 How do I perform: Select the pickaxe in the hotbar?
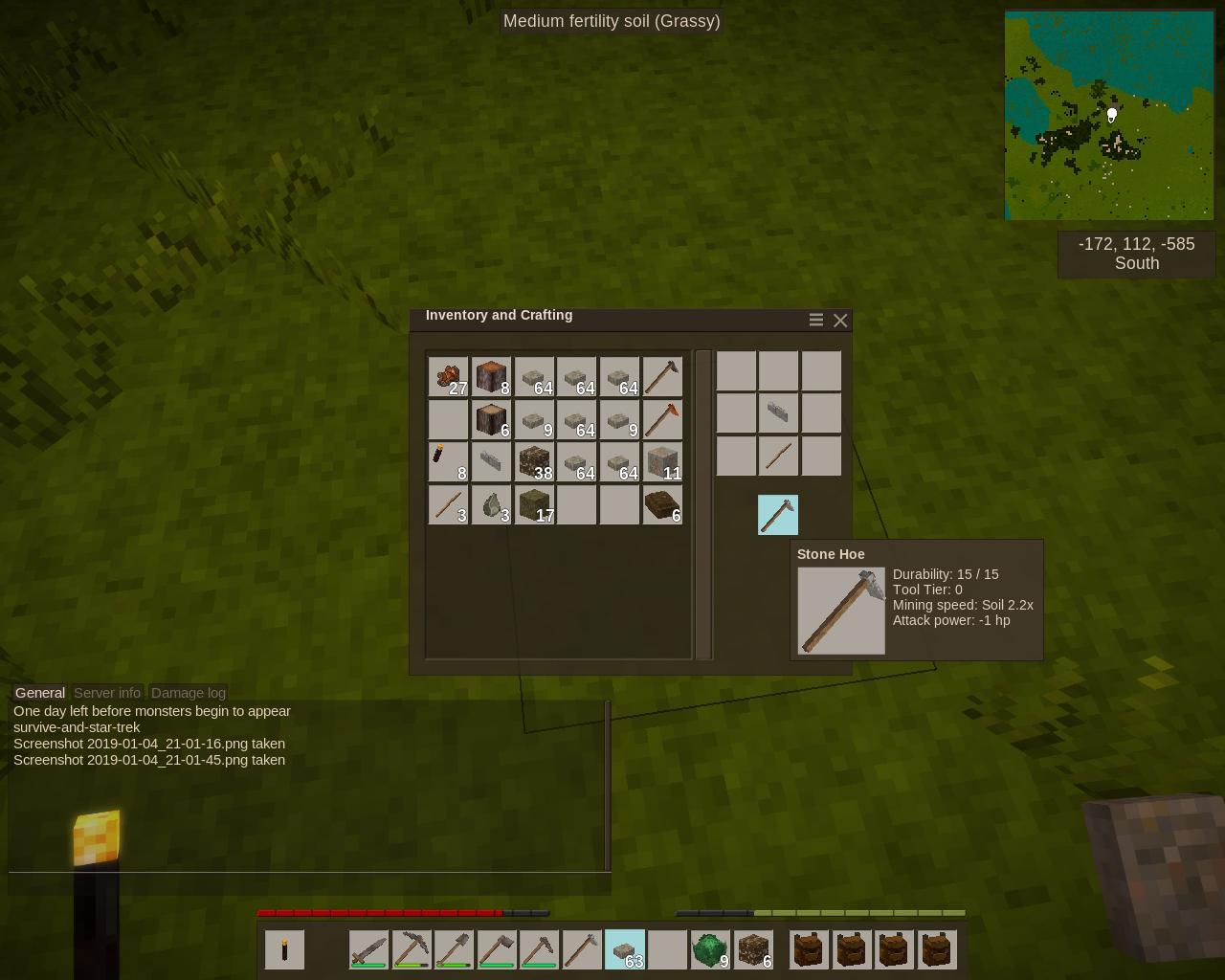pos(412,949)
